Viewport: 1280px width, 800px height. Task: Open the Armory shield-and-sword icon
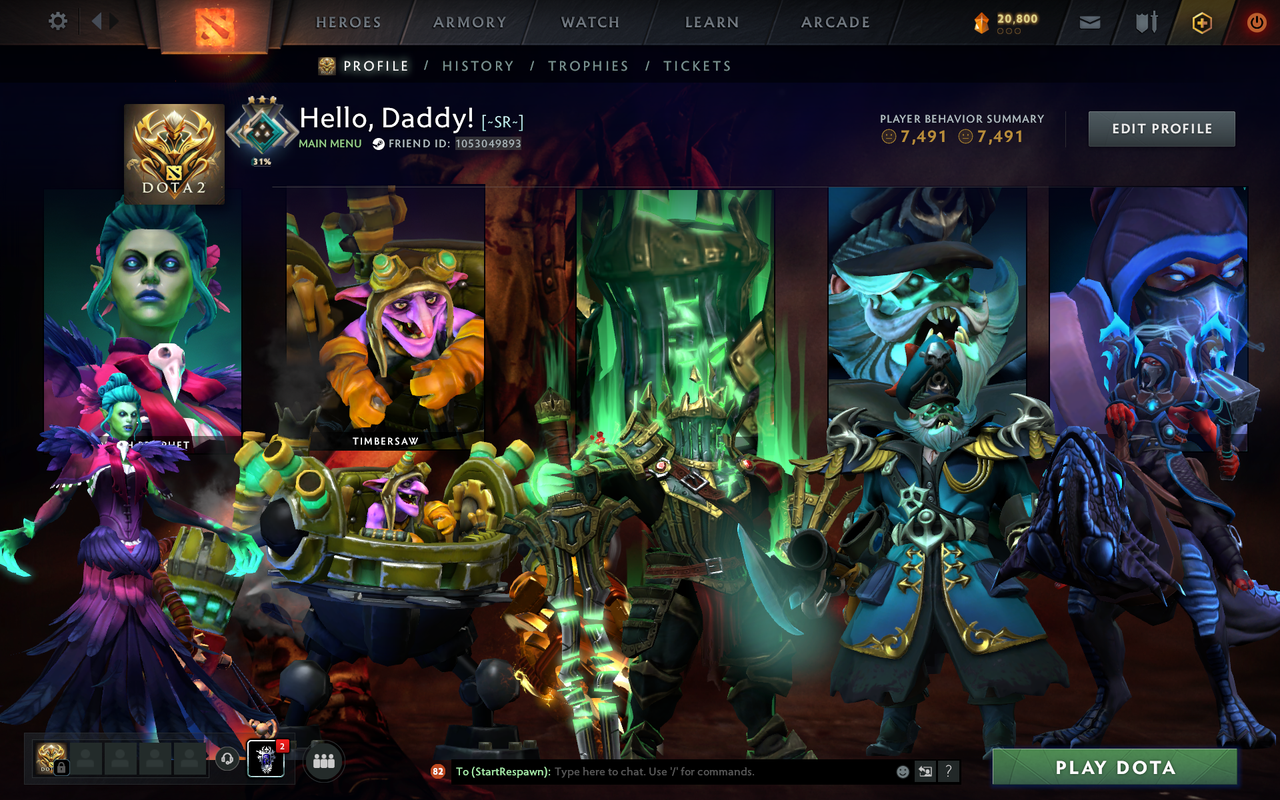click(1145, 21)
